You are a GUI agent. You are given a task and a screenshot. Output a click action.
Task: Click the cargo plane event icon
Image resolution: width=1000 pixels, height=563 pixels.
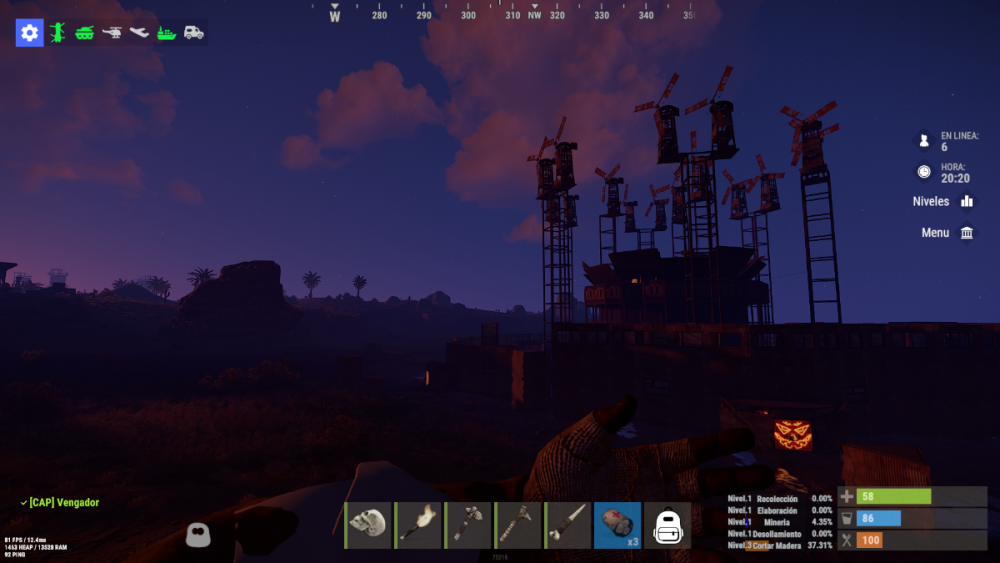pos(139,33)
